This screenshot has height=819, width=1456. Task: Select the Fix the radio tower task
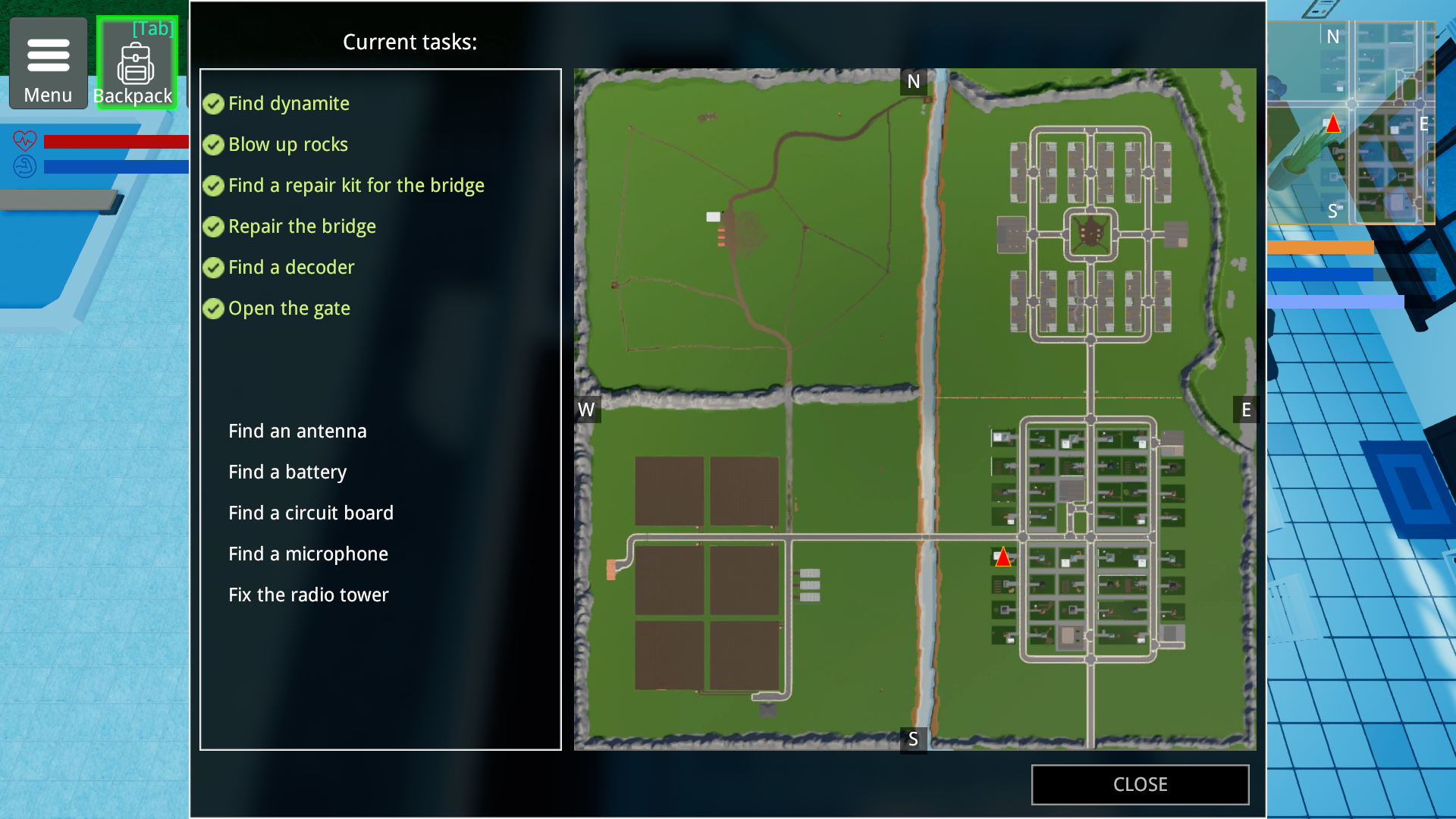point(309,595)
